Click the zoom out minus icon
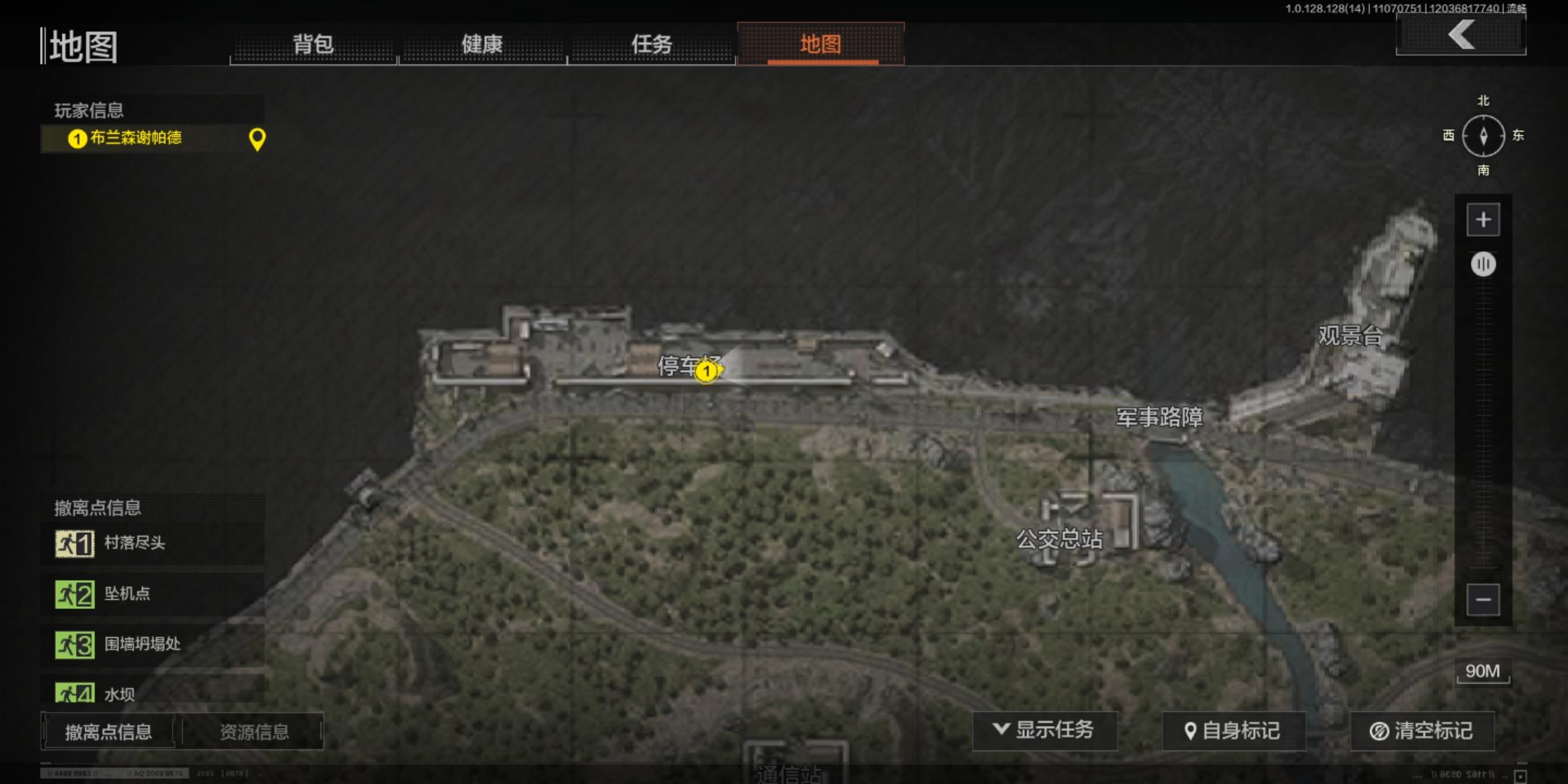 [1483, 599]
